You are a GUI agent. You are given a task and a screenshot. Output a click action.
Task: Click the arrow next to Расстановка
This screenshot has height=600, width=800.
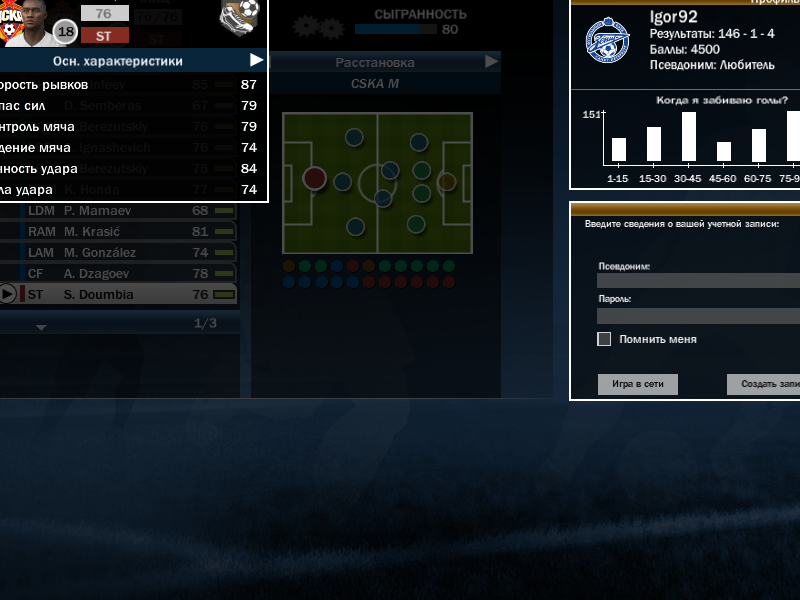click(491, 62)
